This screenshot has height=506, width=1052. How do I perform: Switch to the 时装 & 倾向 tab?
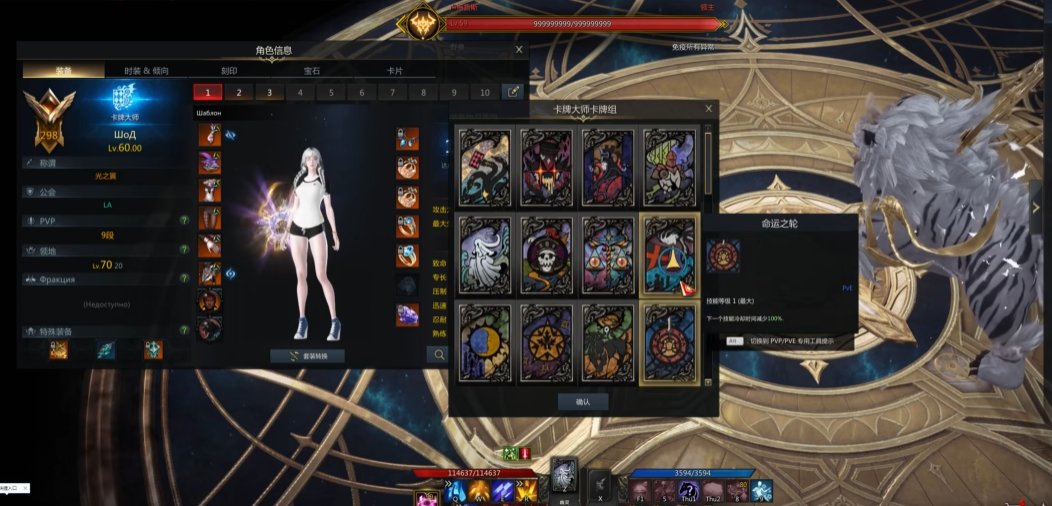[146, 71]
